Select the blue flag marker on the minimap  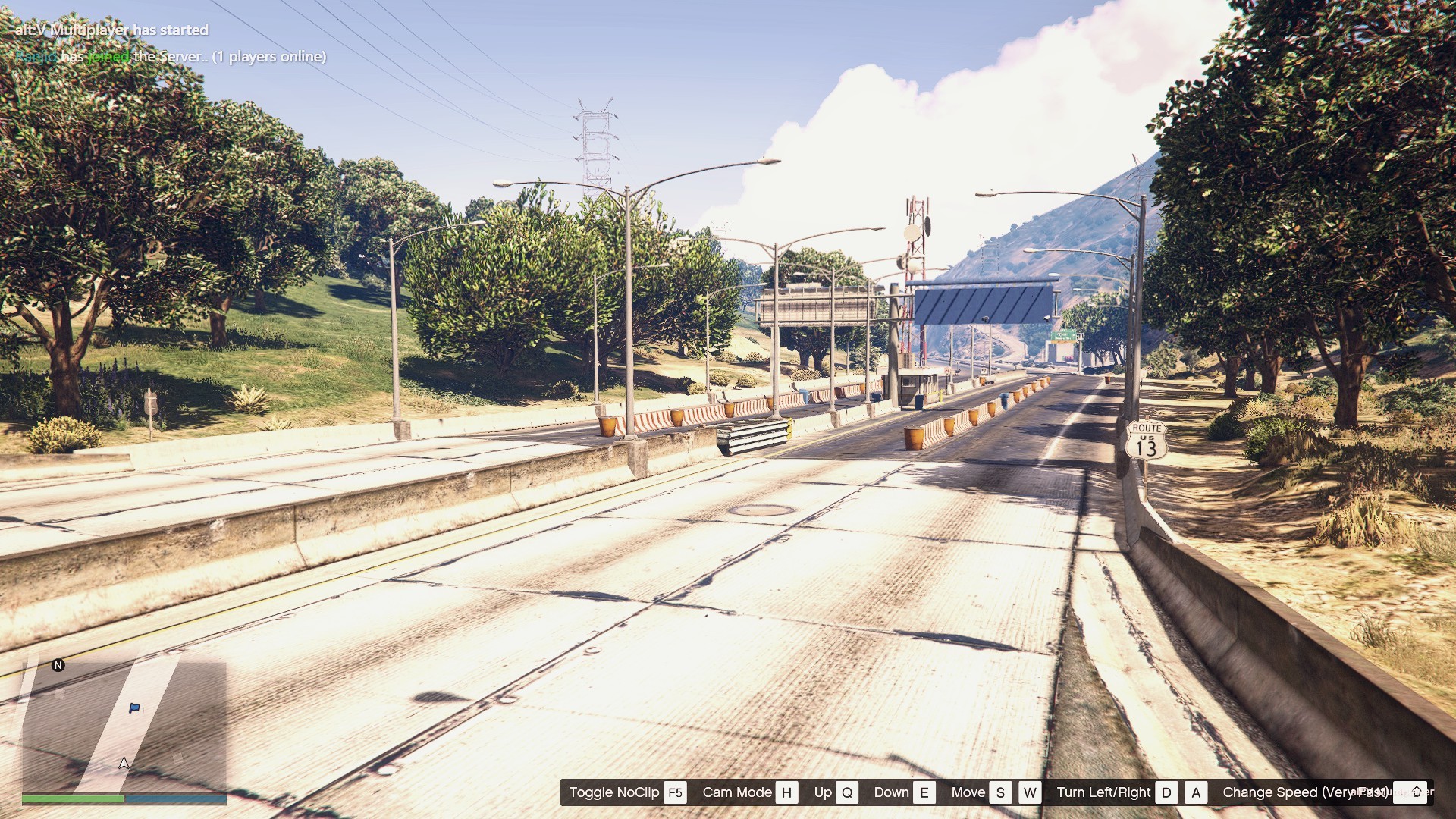[x=134, y=708]
